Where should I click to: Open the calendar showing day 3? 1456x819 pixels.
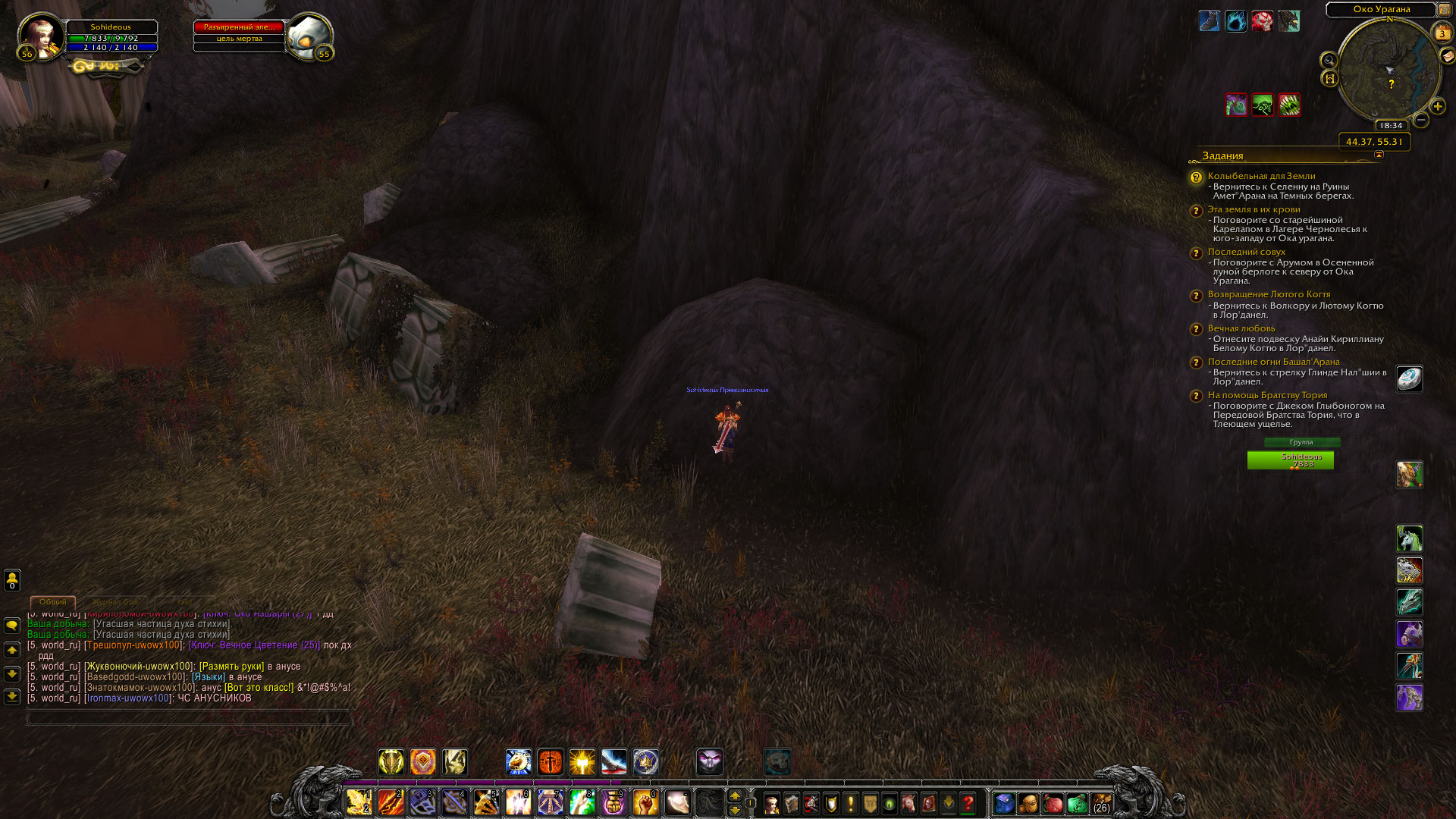point(1442,33)
